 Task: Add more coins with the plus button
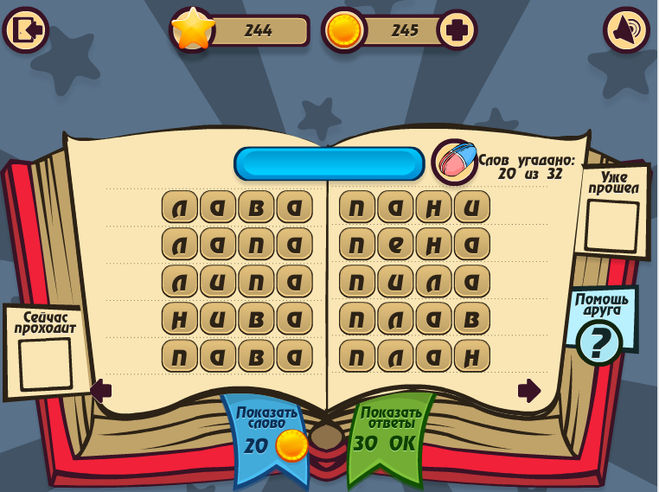click(x=455, y=31)
